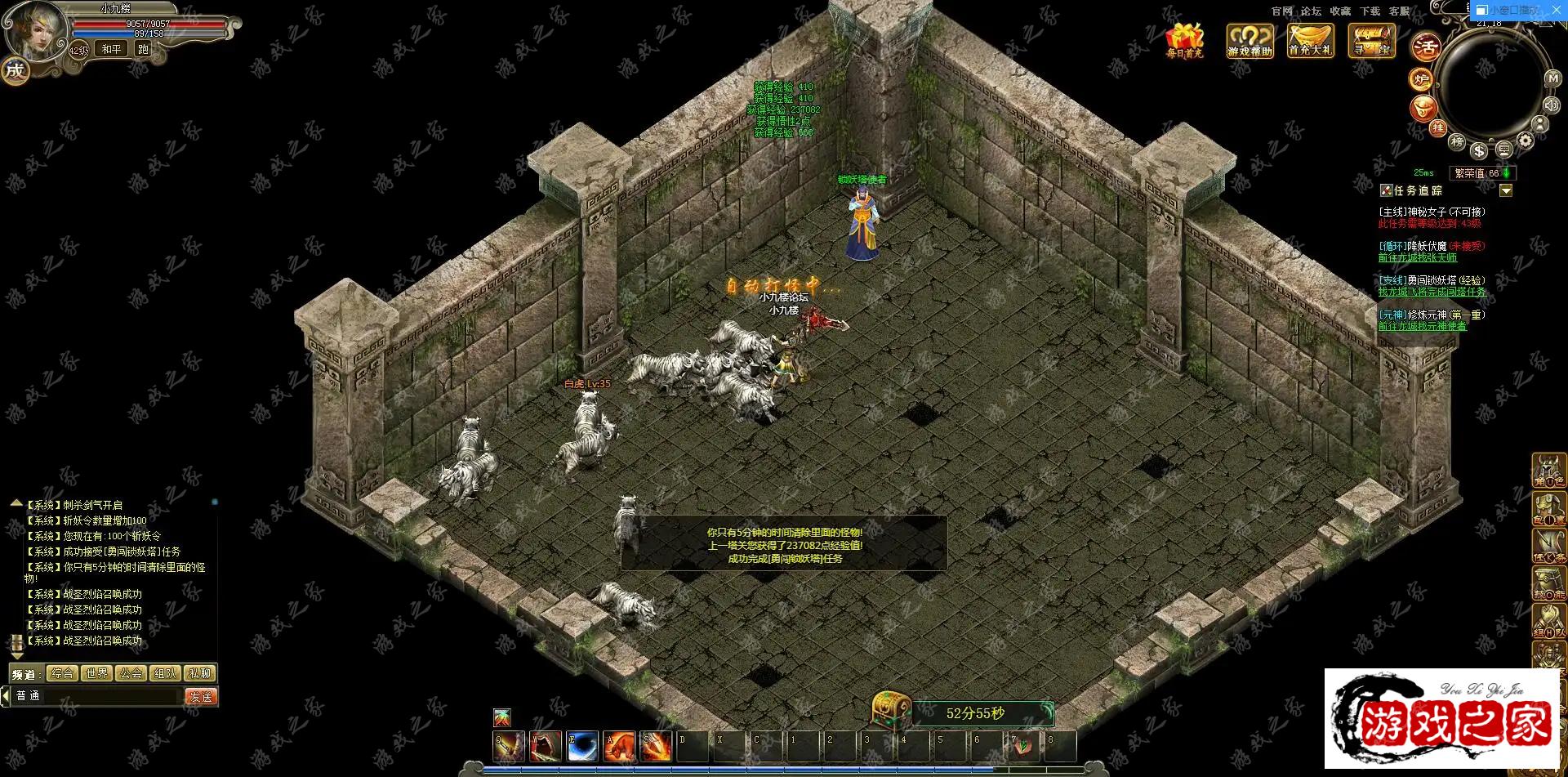Toggle the 跑 run mode button
The image size is (1568, 777).
[x=143, y=49]
